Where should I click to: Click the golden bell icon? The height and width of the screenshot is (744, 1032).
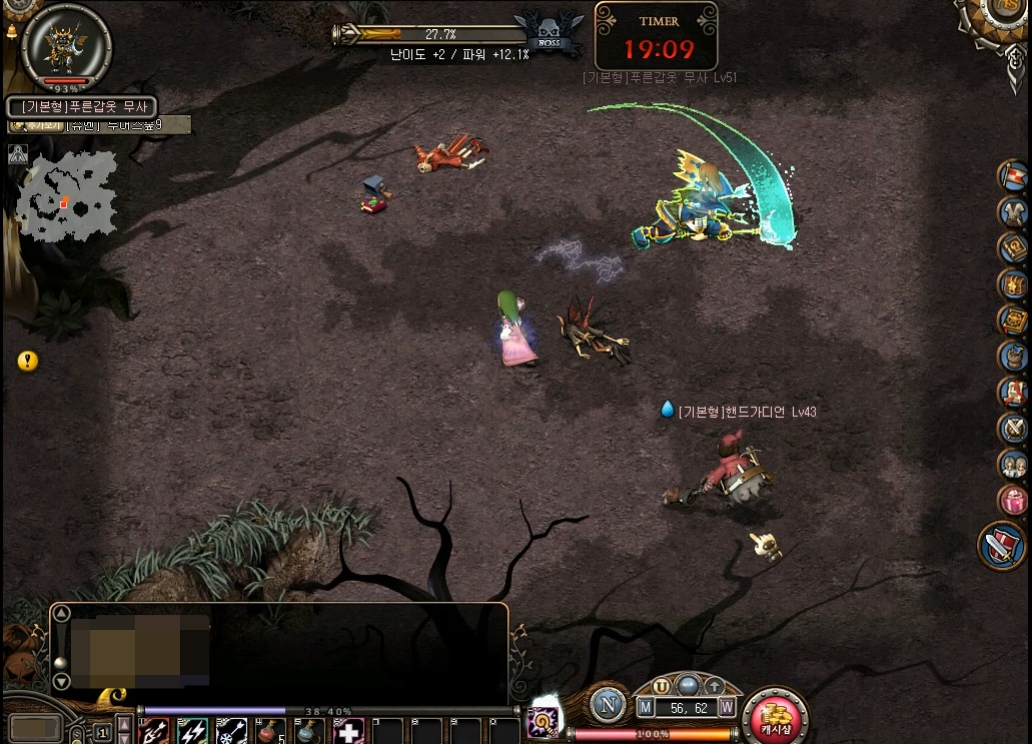[x=10, y=32]
